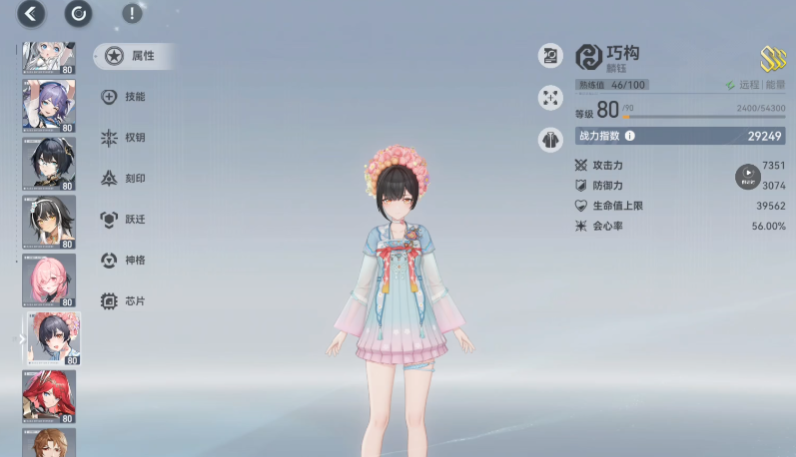796x457 pixels.
Task: Go back with the arrow button
Action: pos(31,13)
